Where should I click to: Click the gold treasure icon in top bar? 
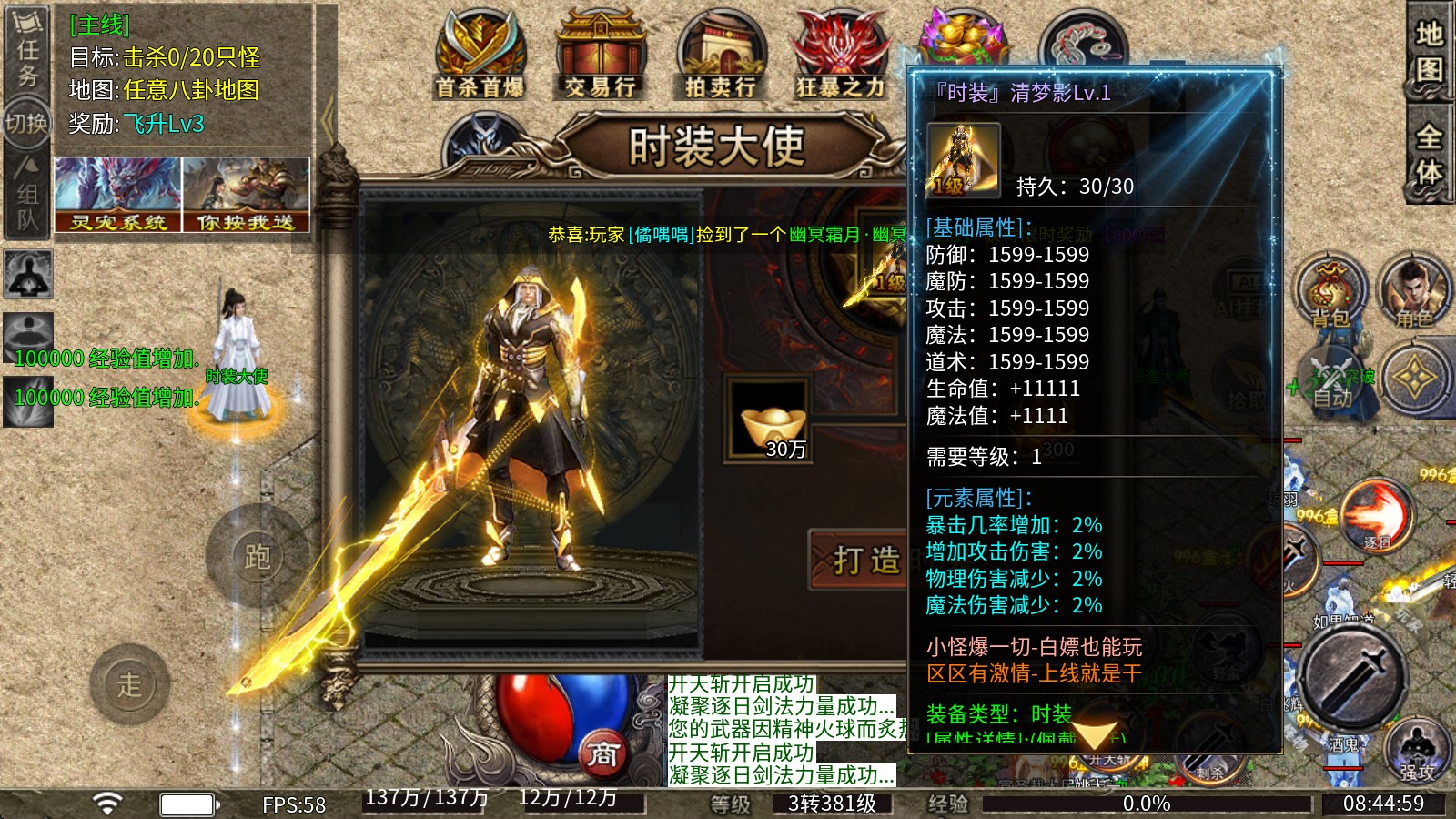tap(960, 36)
